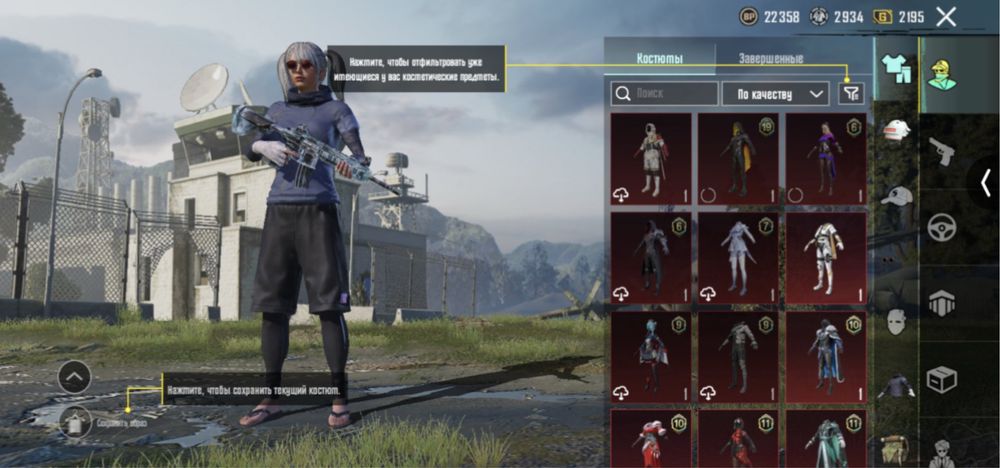
Task: Select the clothing shirt-and-pants category
Action: tap(896, 67)
